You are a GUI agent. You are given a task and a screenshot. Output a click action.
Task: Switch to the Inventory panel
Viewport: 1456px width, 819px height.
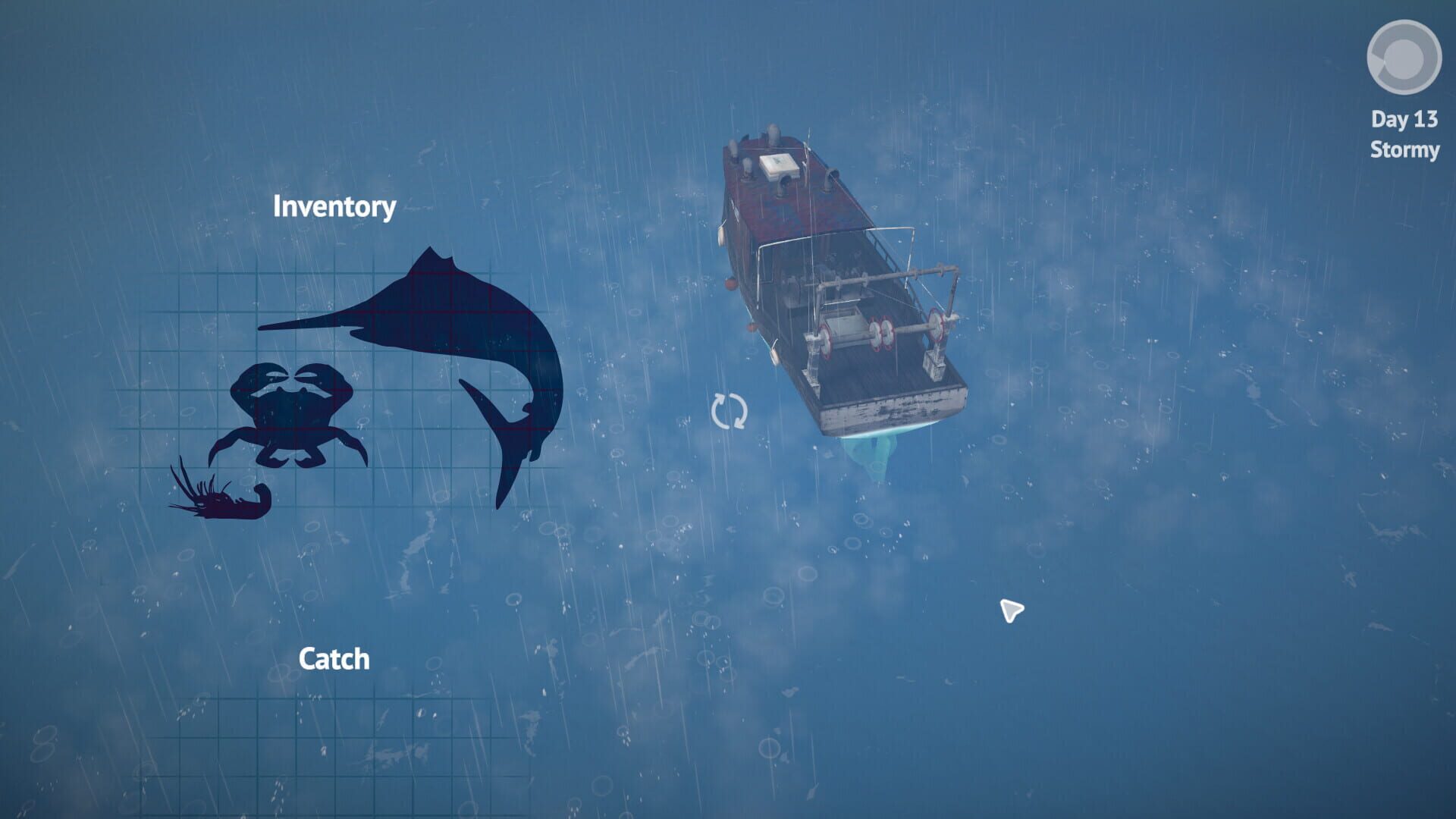point(334,206)
